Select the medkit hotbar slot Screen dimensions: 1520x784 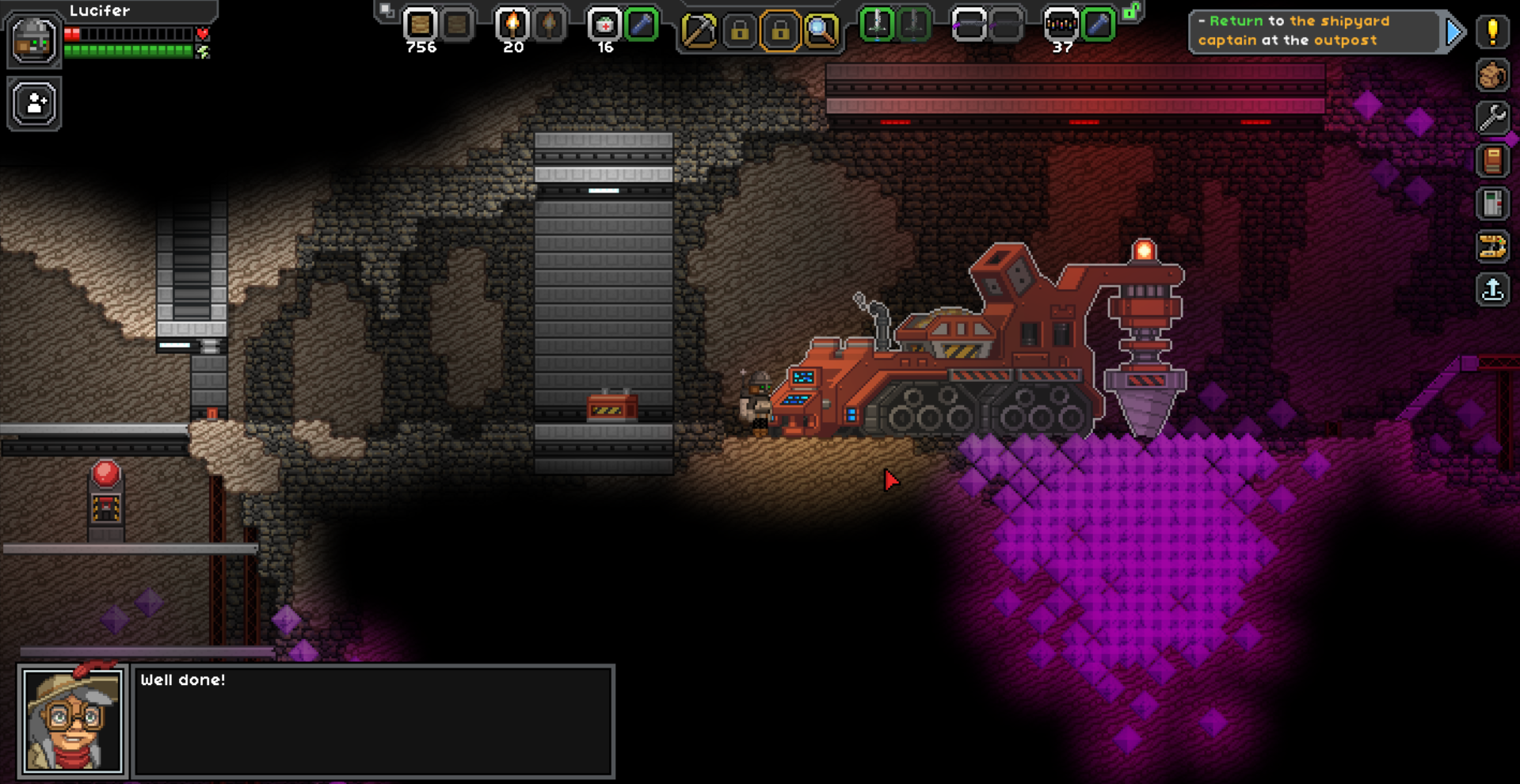tap(604, 25)
